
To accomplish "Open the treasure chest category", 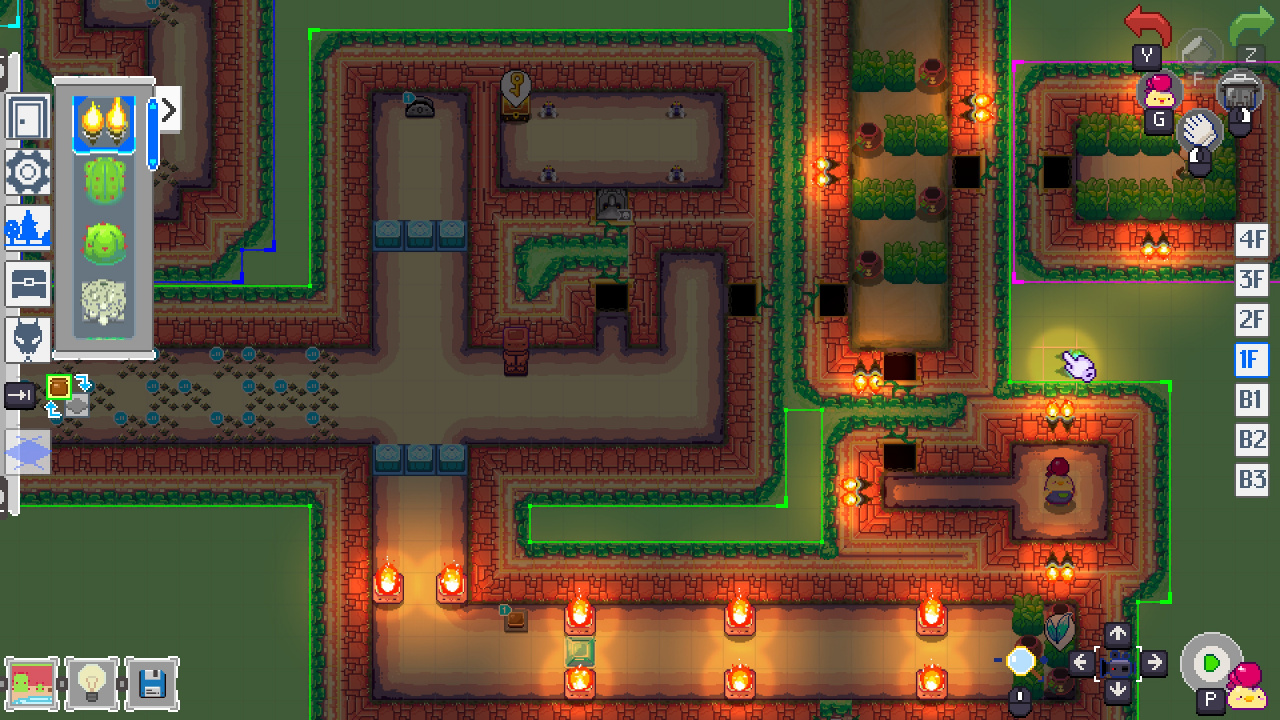I will [x=28, y=286].
